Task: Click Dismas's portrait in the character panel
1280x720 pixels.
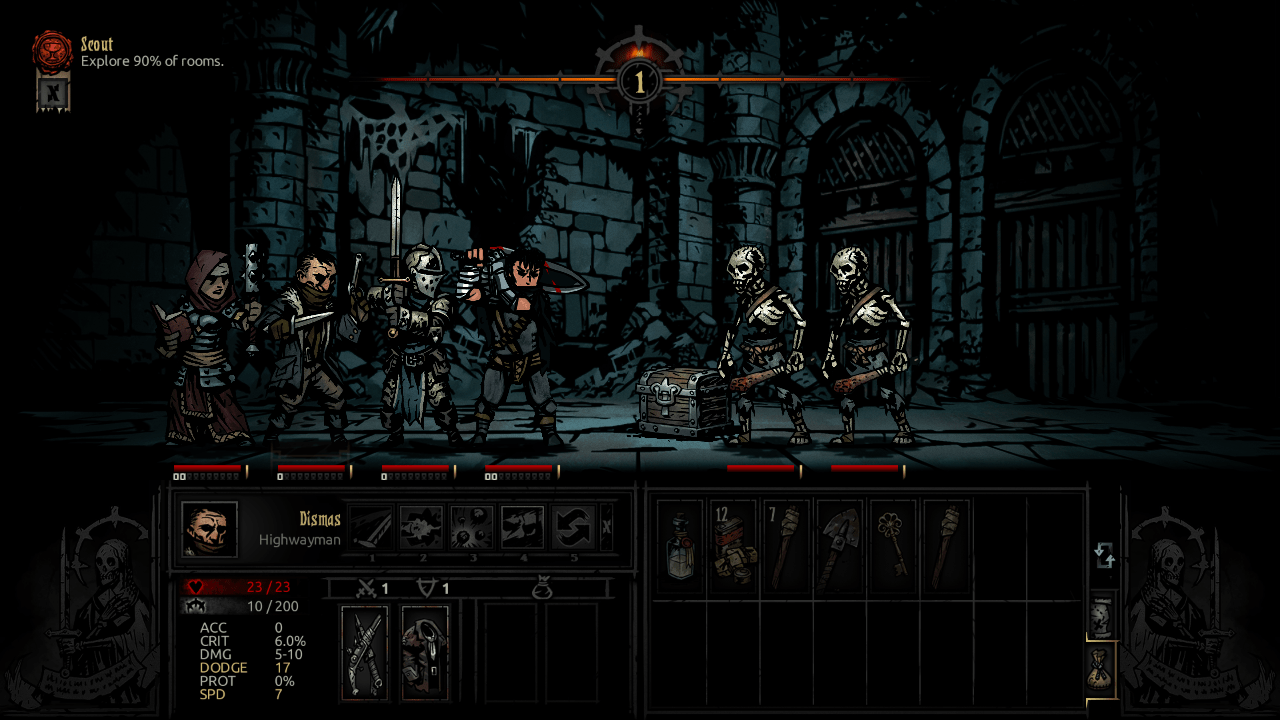Action: [208, 527]
